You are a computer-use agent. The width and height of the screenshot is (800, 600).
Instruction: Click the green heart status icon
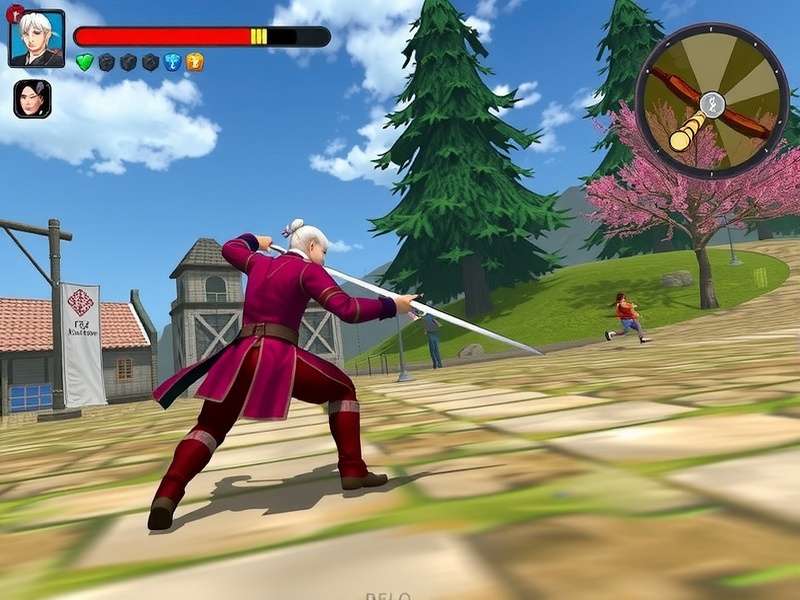click(85, 62)
